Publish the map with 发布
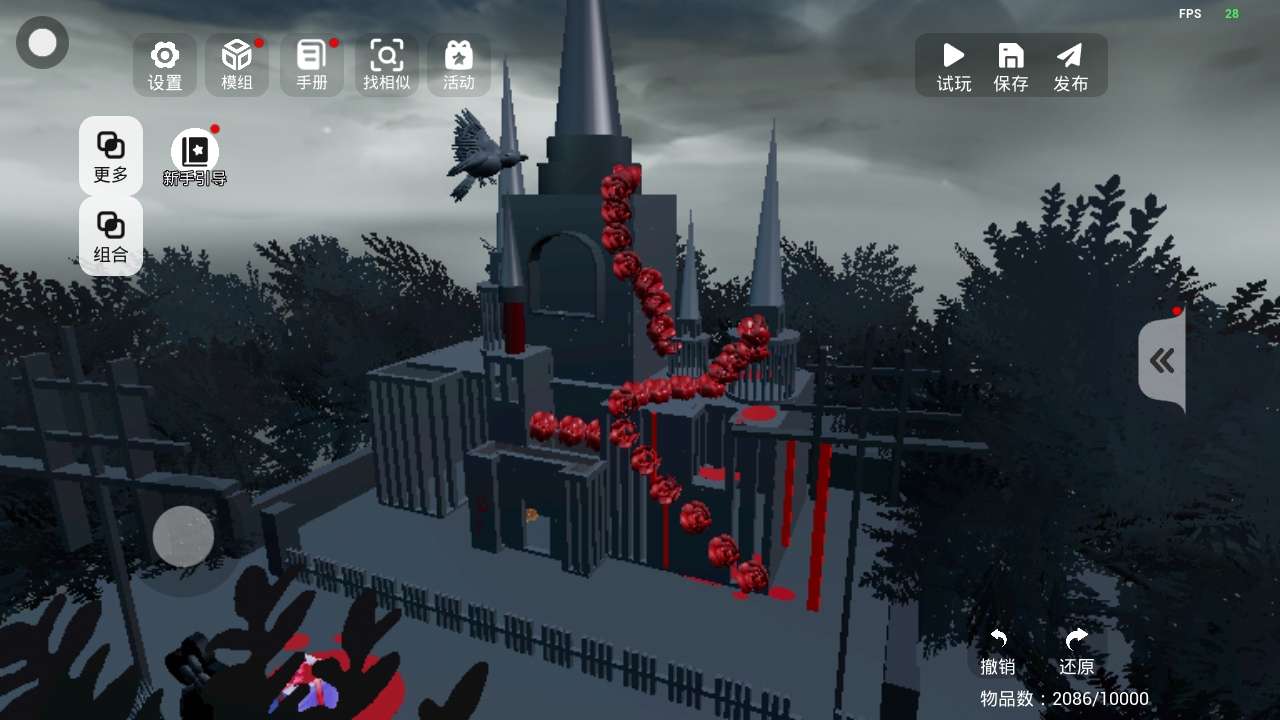Viewport: 1280px width, 720px height. pos(1070,66)
